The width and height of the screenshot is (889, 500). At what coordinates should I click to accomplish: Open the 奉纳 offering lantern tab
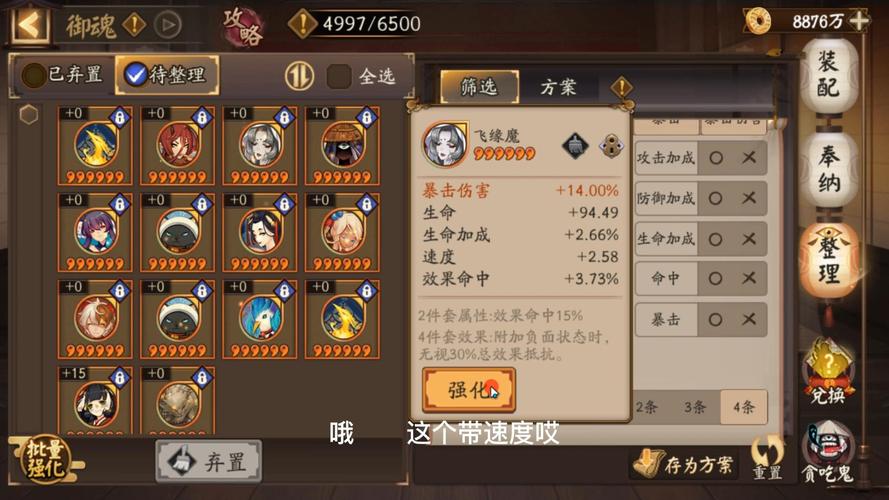[x=828, y=169]
